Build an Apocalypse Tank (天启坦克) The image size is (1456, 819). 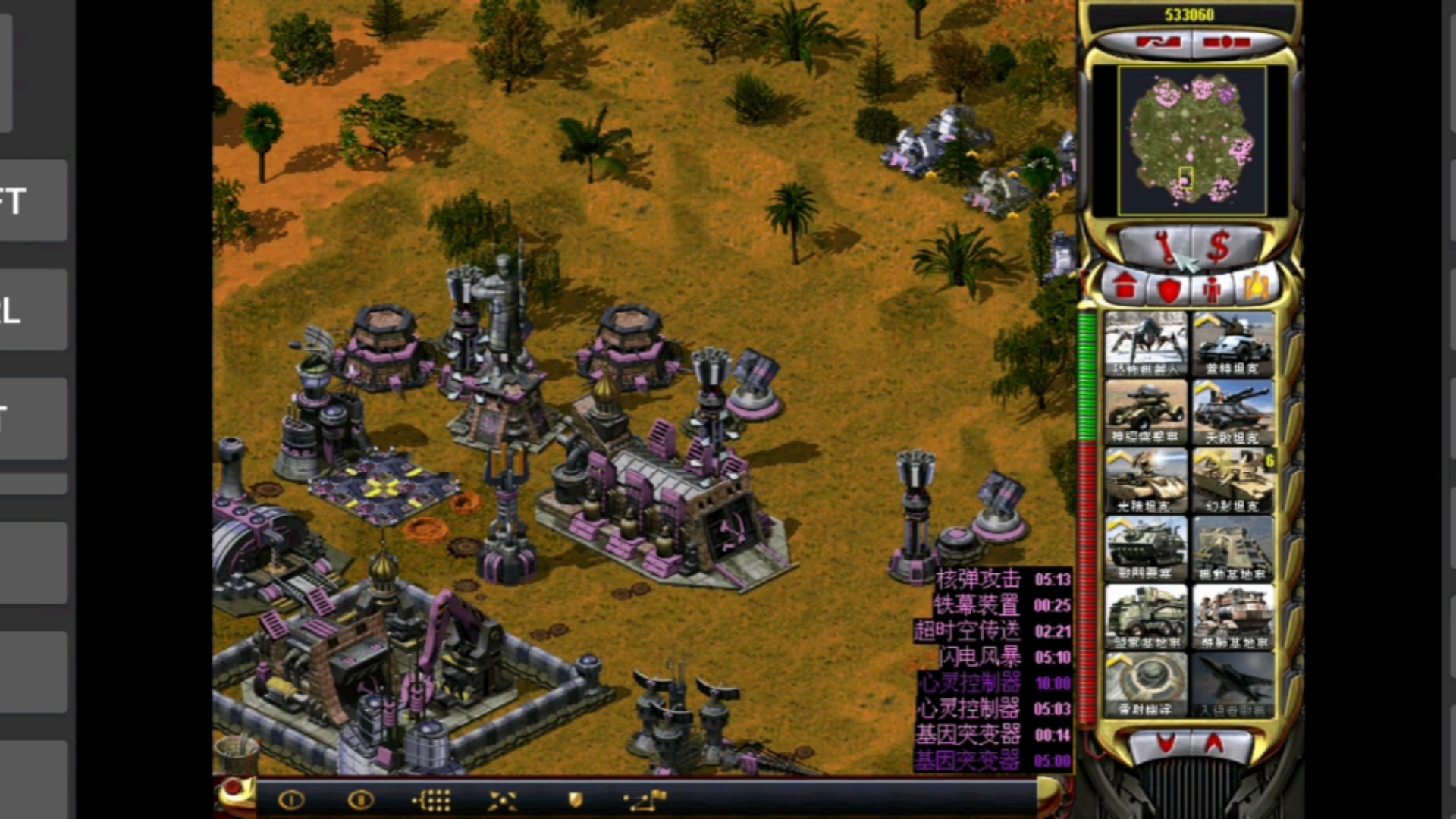(1233, 412)
